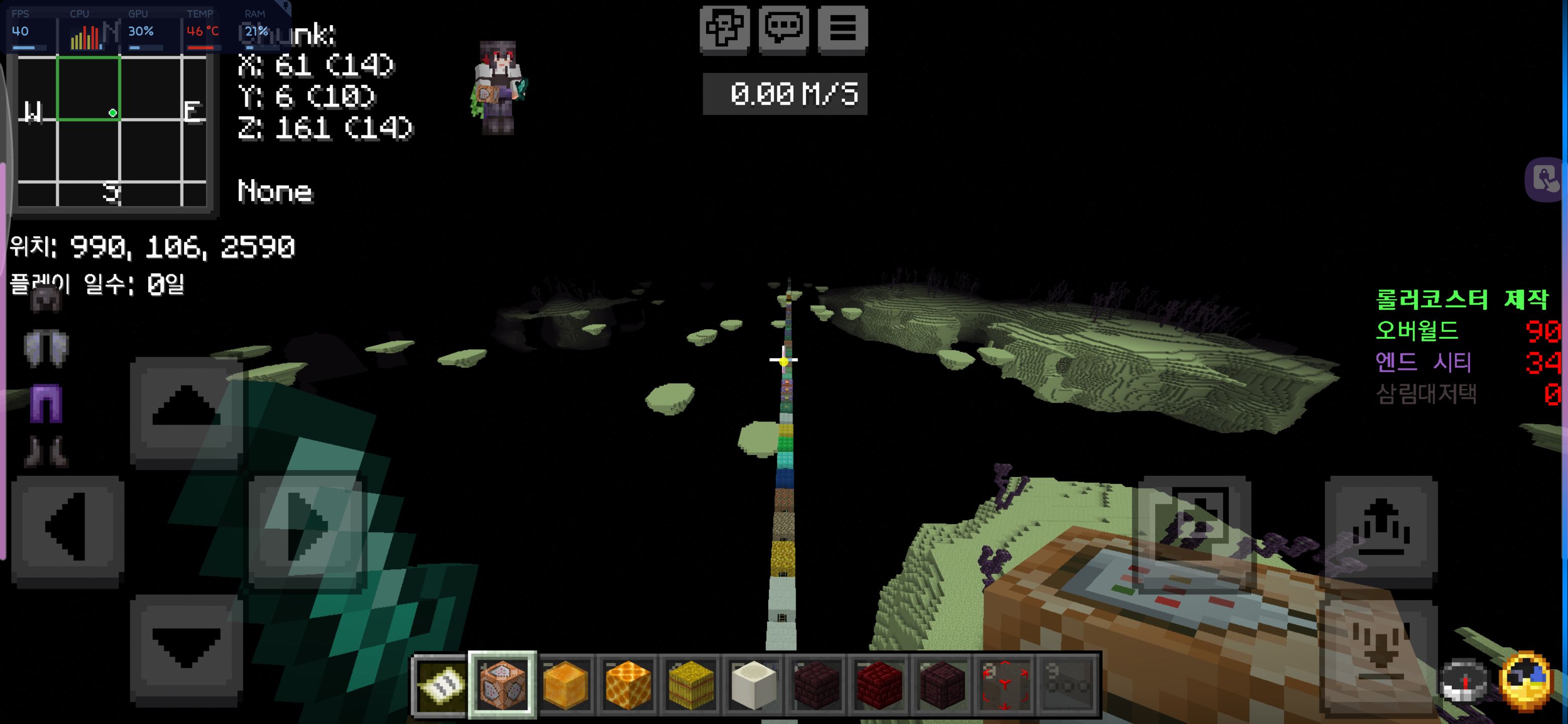1568x724 pixels.
Task: Open inventory via the three-dots slot
Action: (1067, 685)
